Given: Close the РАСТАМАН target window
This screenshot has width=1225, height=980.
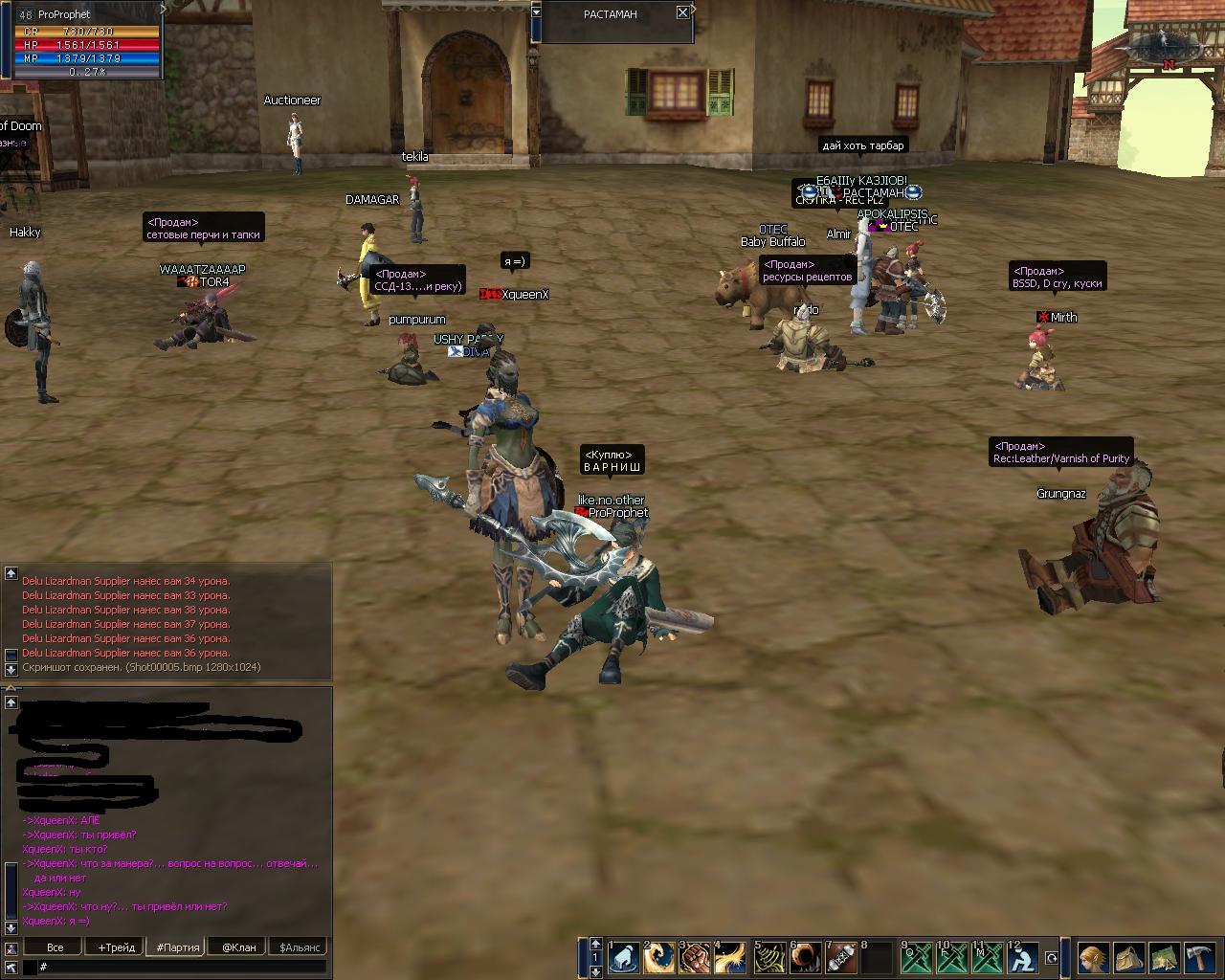Looking at the screenshot, I should 682,12.
